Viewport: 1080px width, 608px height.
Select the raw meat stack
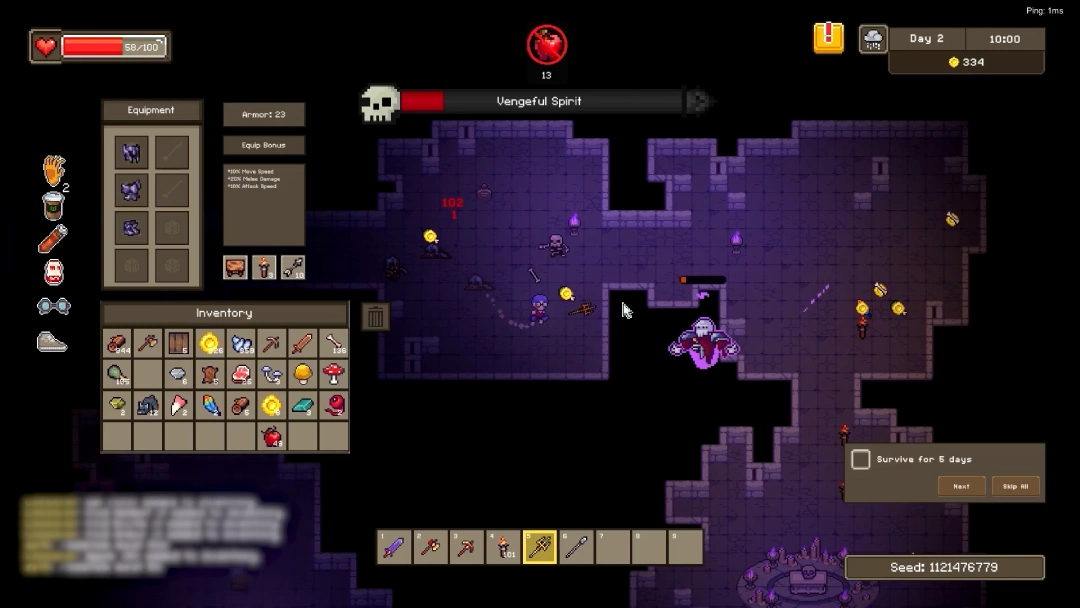pyautogui.click(x=241, y=375)
